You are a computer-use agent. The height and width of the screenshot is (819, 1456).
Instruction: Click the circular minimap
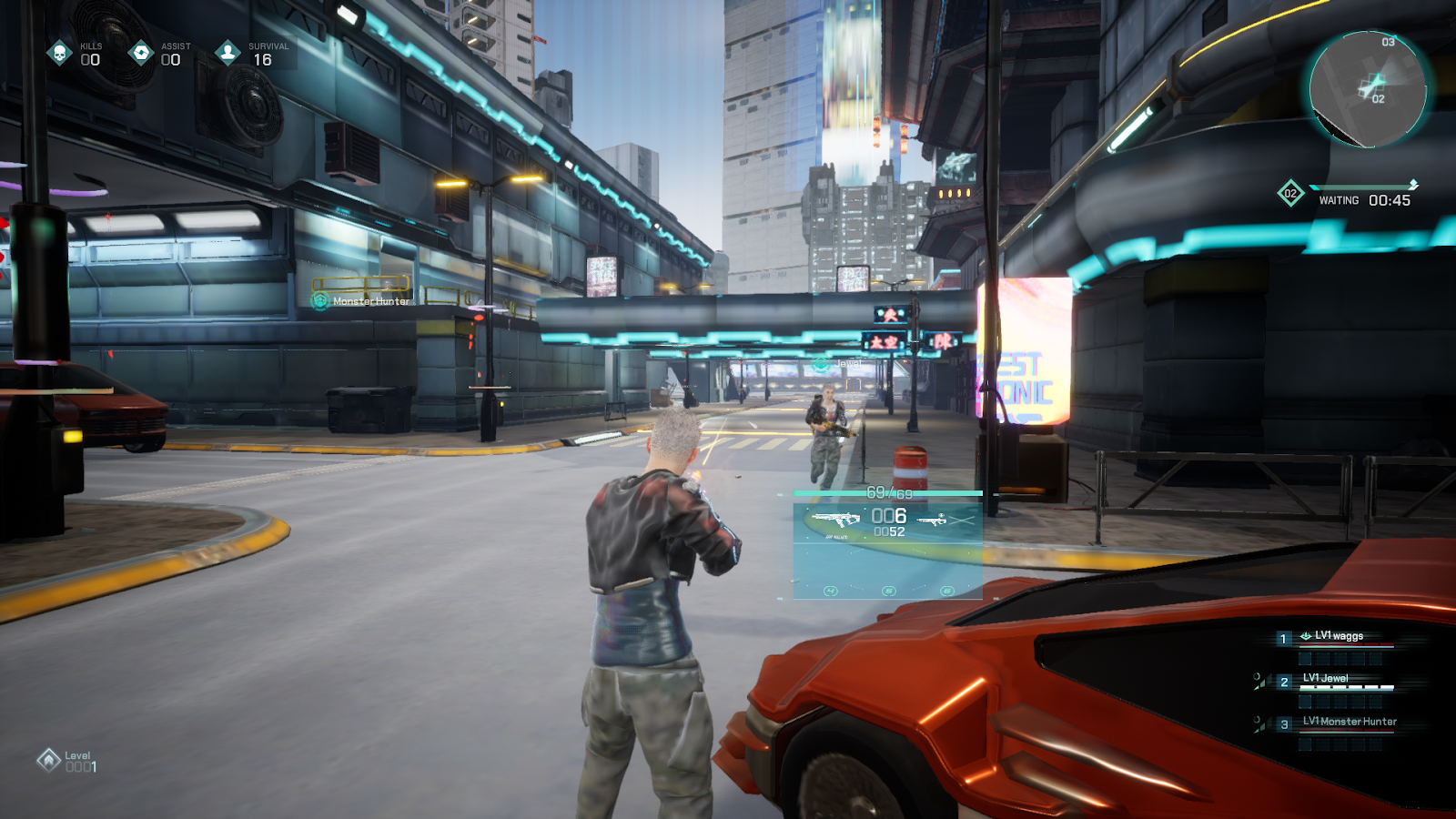(1367, 89)
